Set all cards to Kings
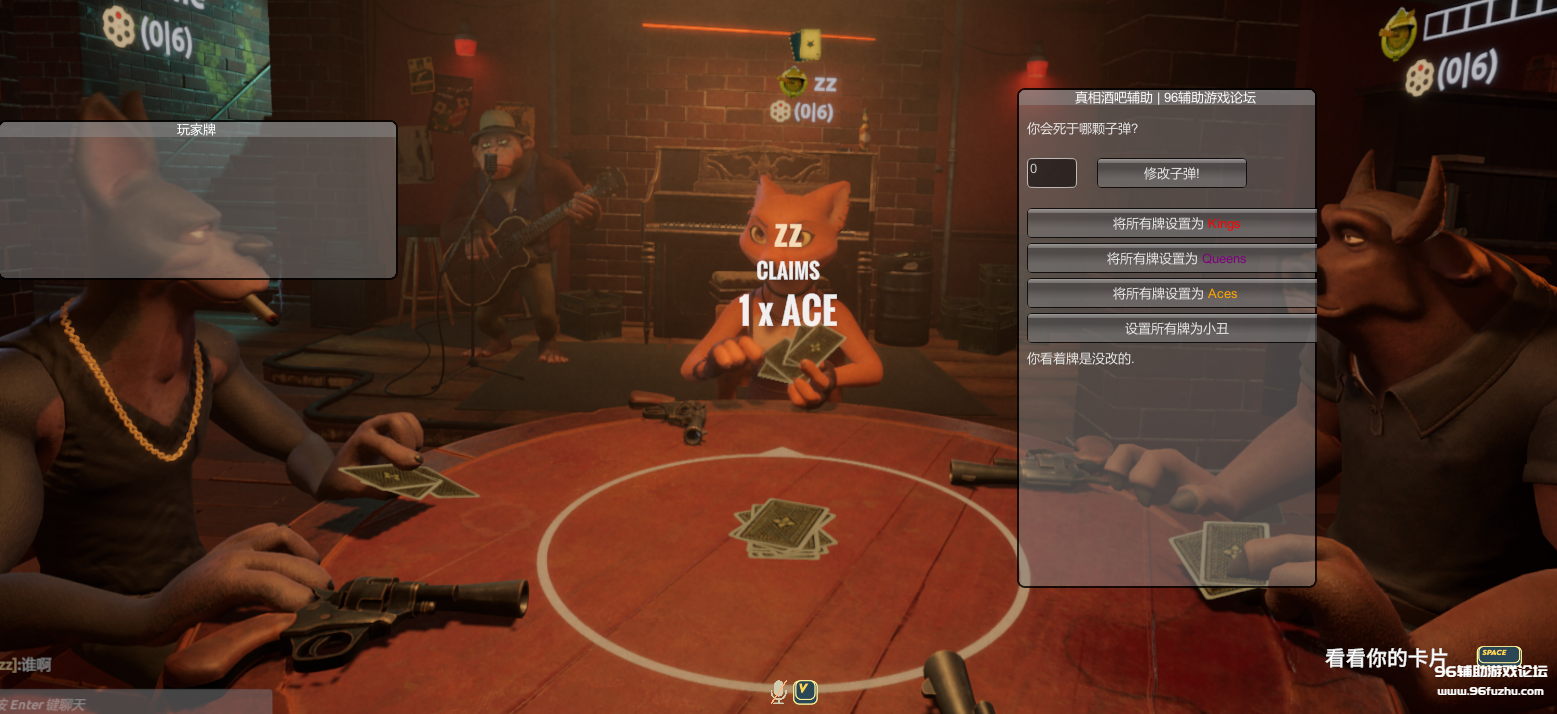Image resolution: width=1557 pixels, height=714 pixels. tap(1171, 224)
